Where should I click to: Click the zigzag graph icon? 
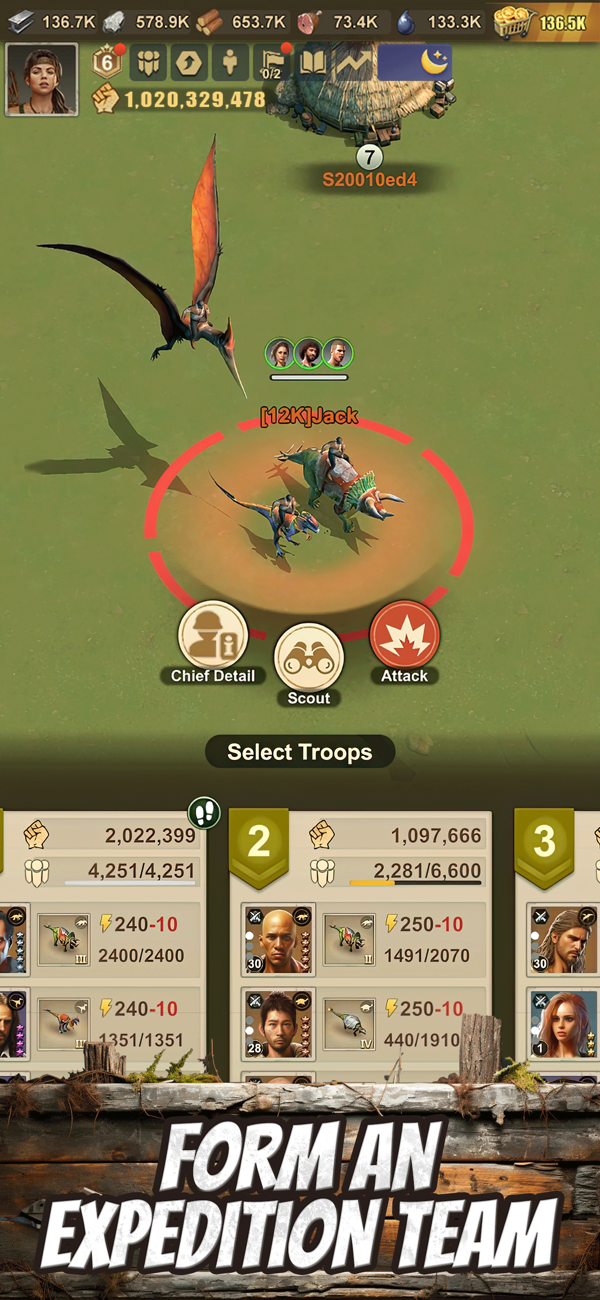[x=353, y=63]
